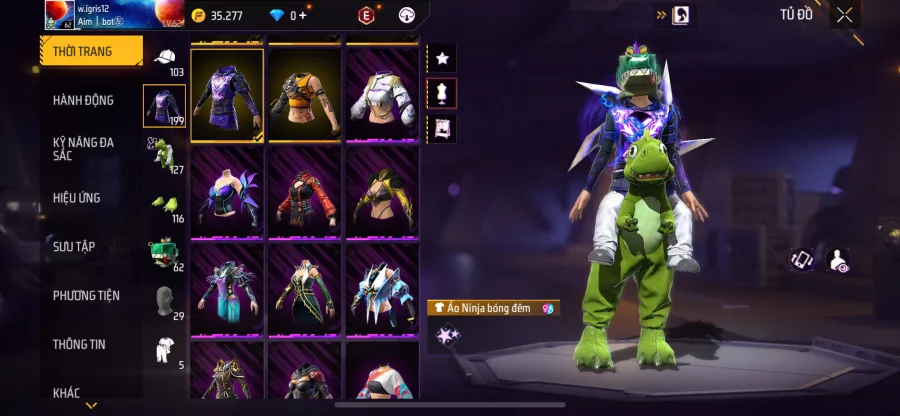Select the THỜI TRANG tab
Image resolution: width=900 pixels, height=416 pixels.
pyautogui.click(x=83, y=51)
